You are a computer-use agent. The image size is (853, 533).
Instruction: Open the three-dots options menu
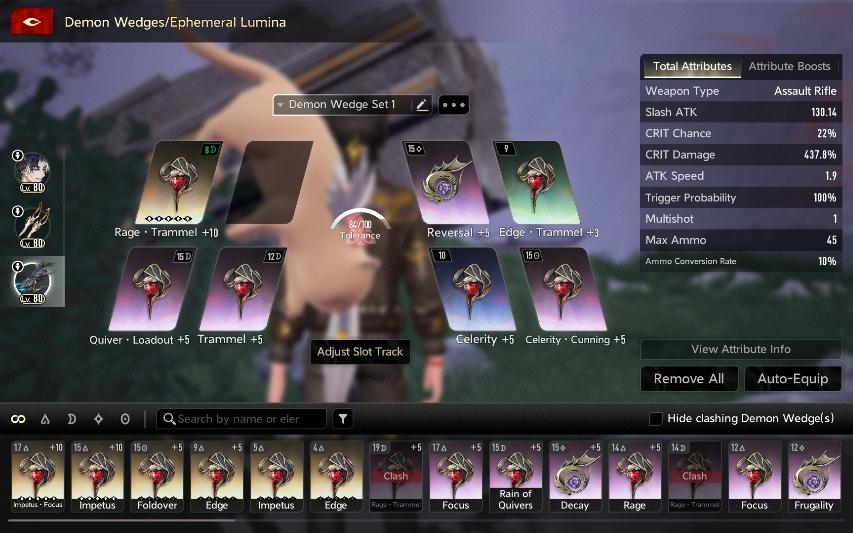click(x=454, y=105)
